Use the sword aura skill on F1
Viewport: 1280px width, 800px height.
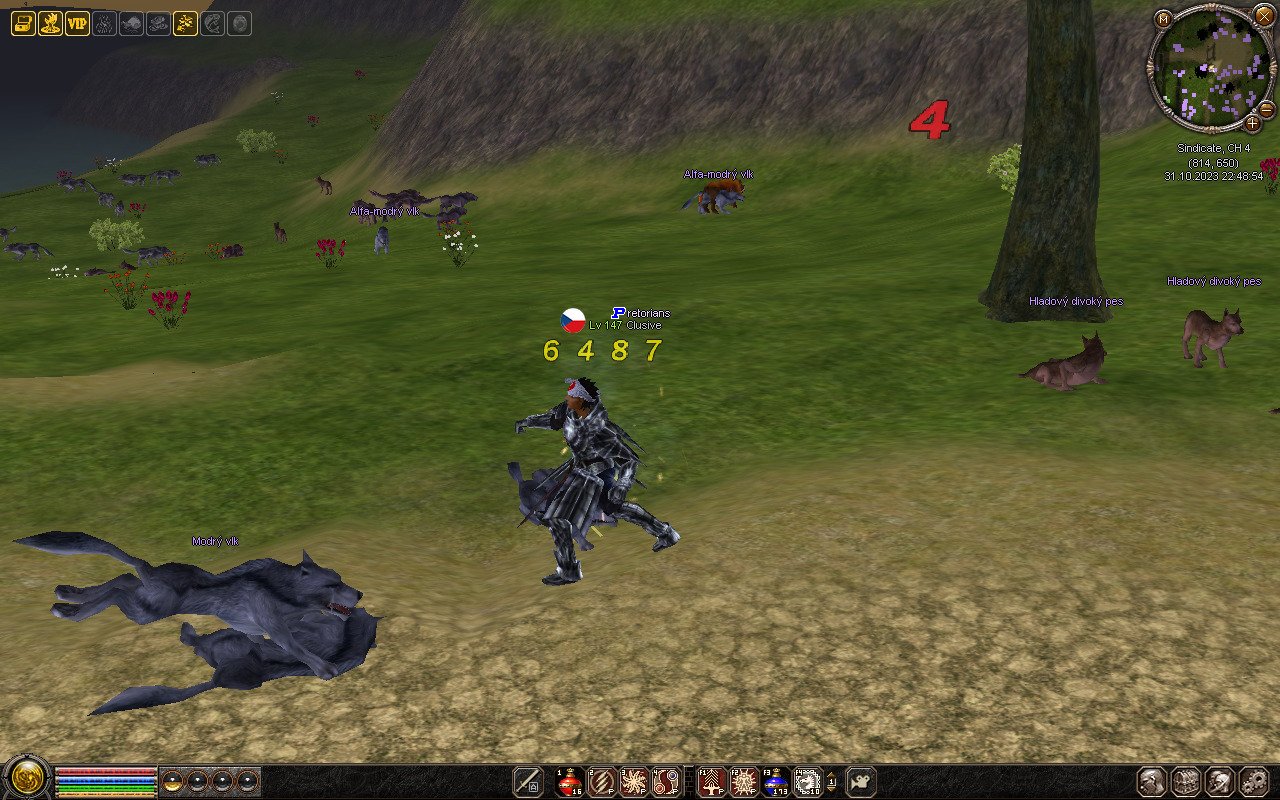click(711, 782)
